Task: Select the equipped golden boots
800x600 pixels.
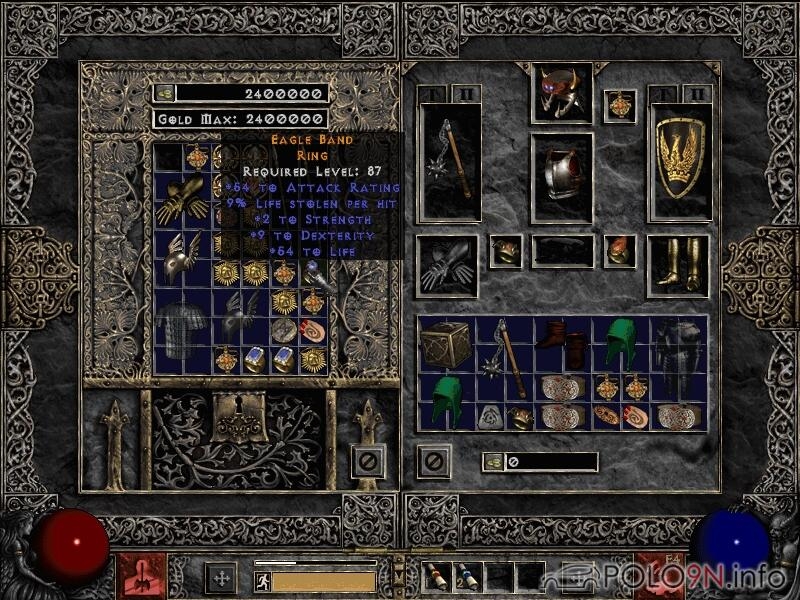Action: [678, 265]
